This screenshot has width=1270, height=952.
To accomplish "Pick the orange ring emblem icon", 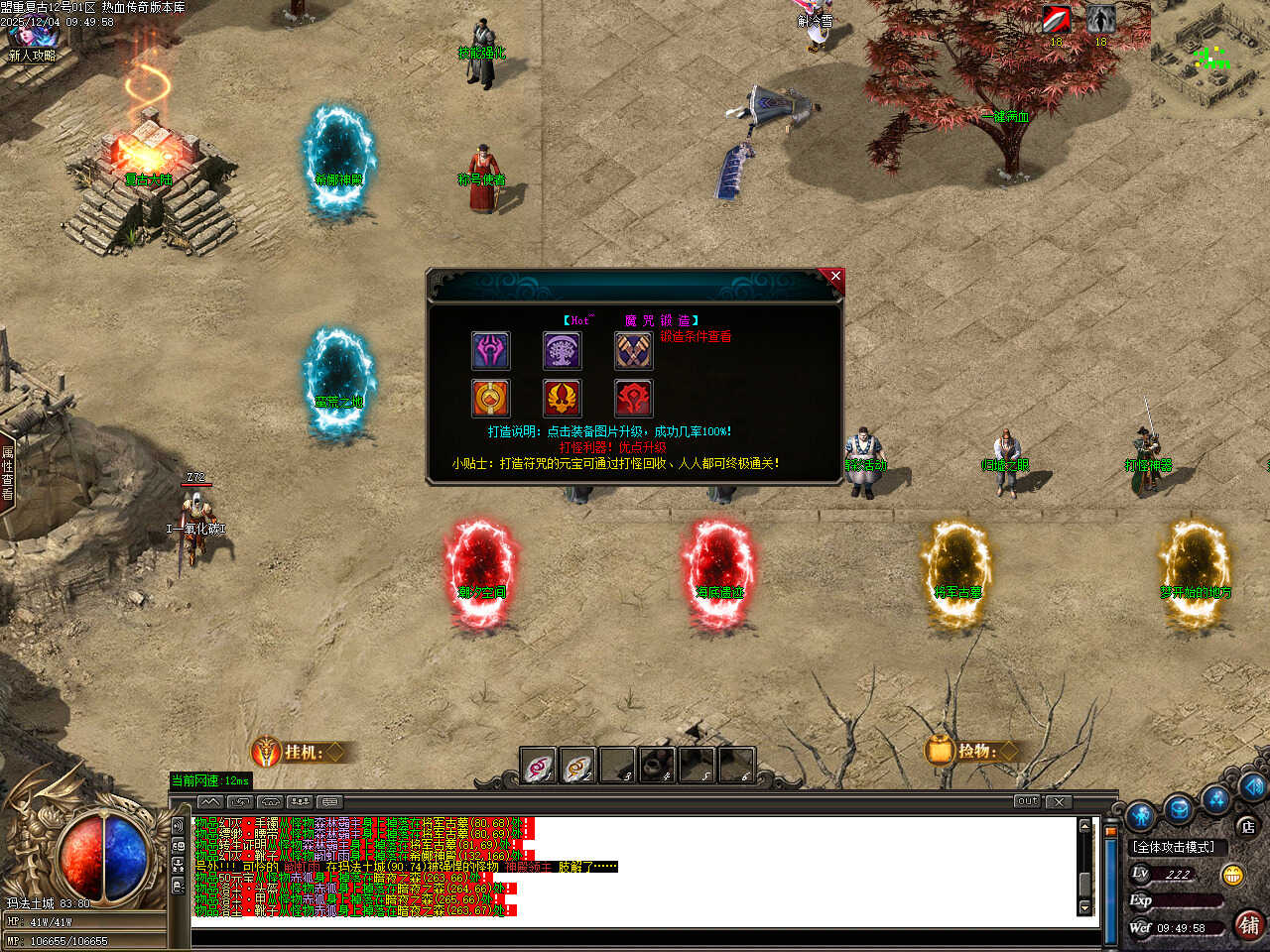I will [x=490, y=399].
